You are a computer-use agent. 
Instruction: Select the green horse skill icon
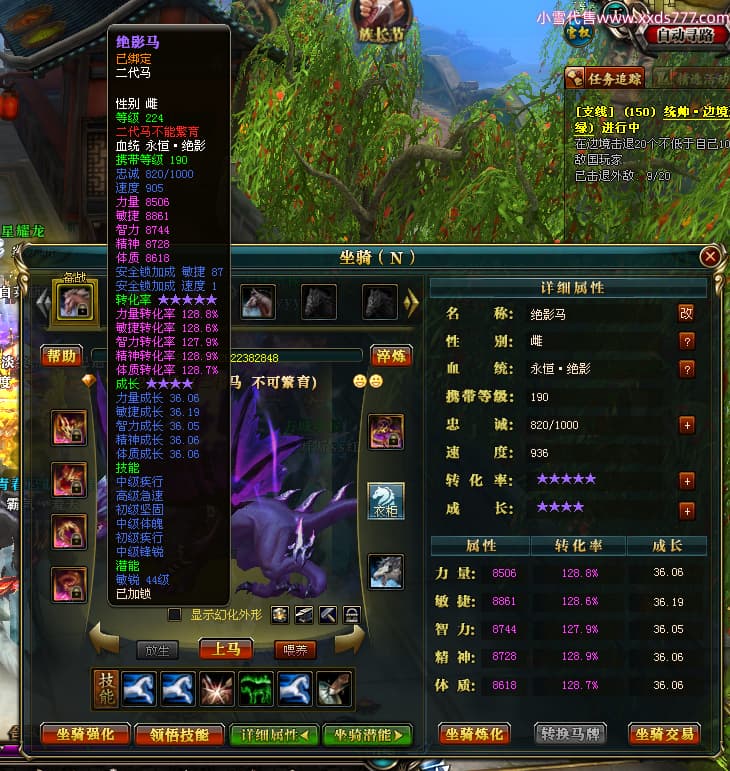click(x=255, y=690)
